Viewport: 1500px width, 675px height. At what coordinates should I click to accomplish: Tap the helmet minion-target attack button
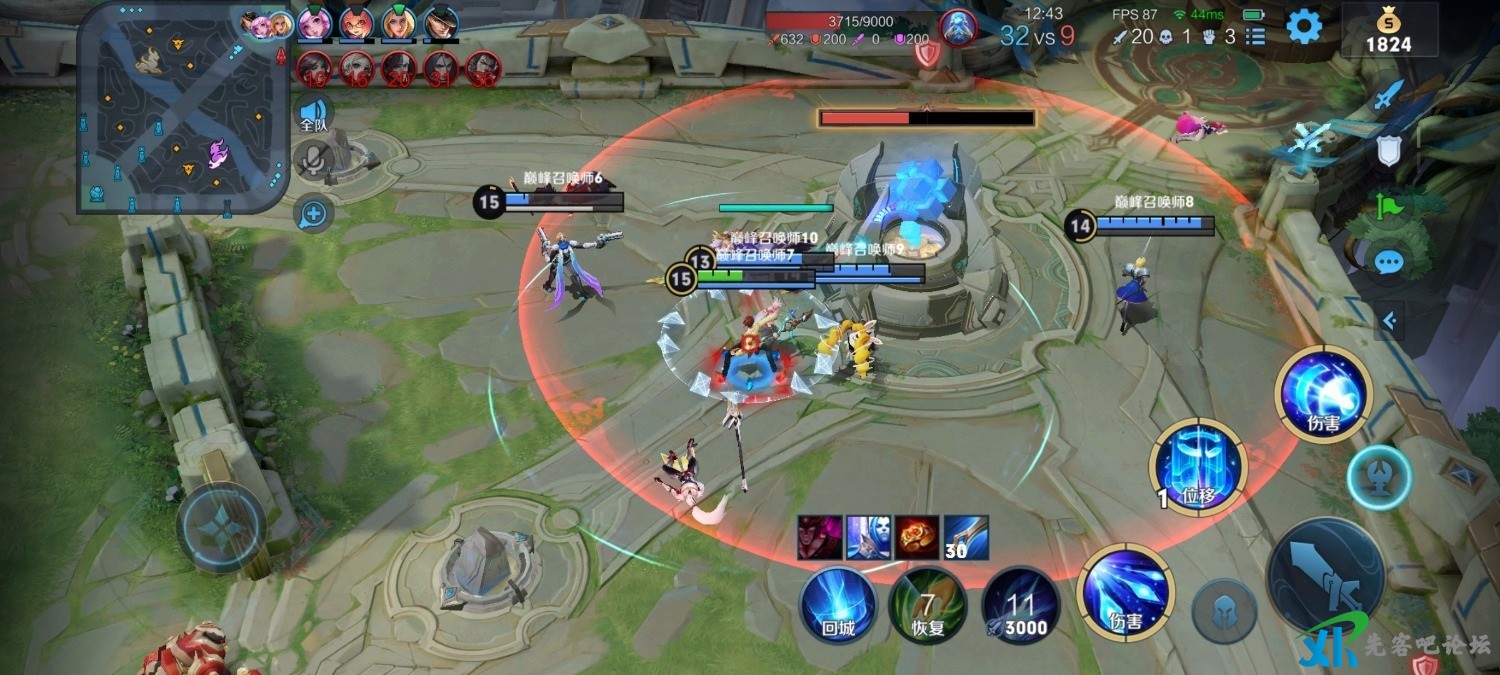[1224, 609]
